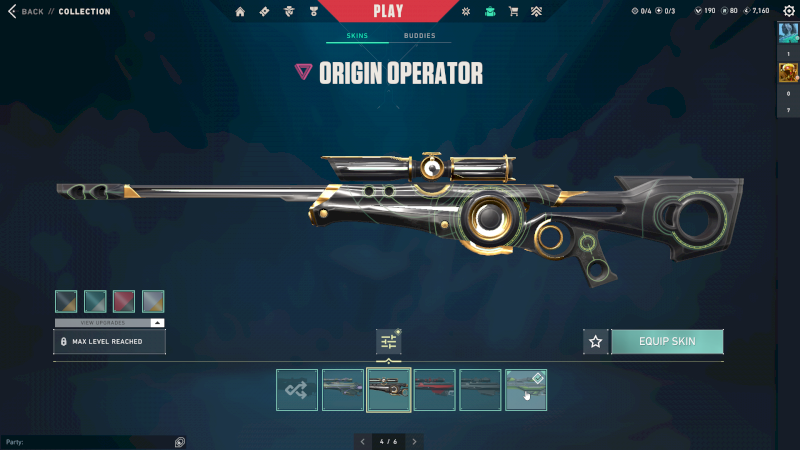Screen dimensions: 800x450
Task: Open the skin filter sliders button
Action: click(x=388, y=342)
